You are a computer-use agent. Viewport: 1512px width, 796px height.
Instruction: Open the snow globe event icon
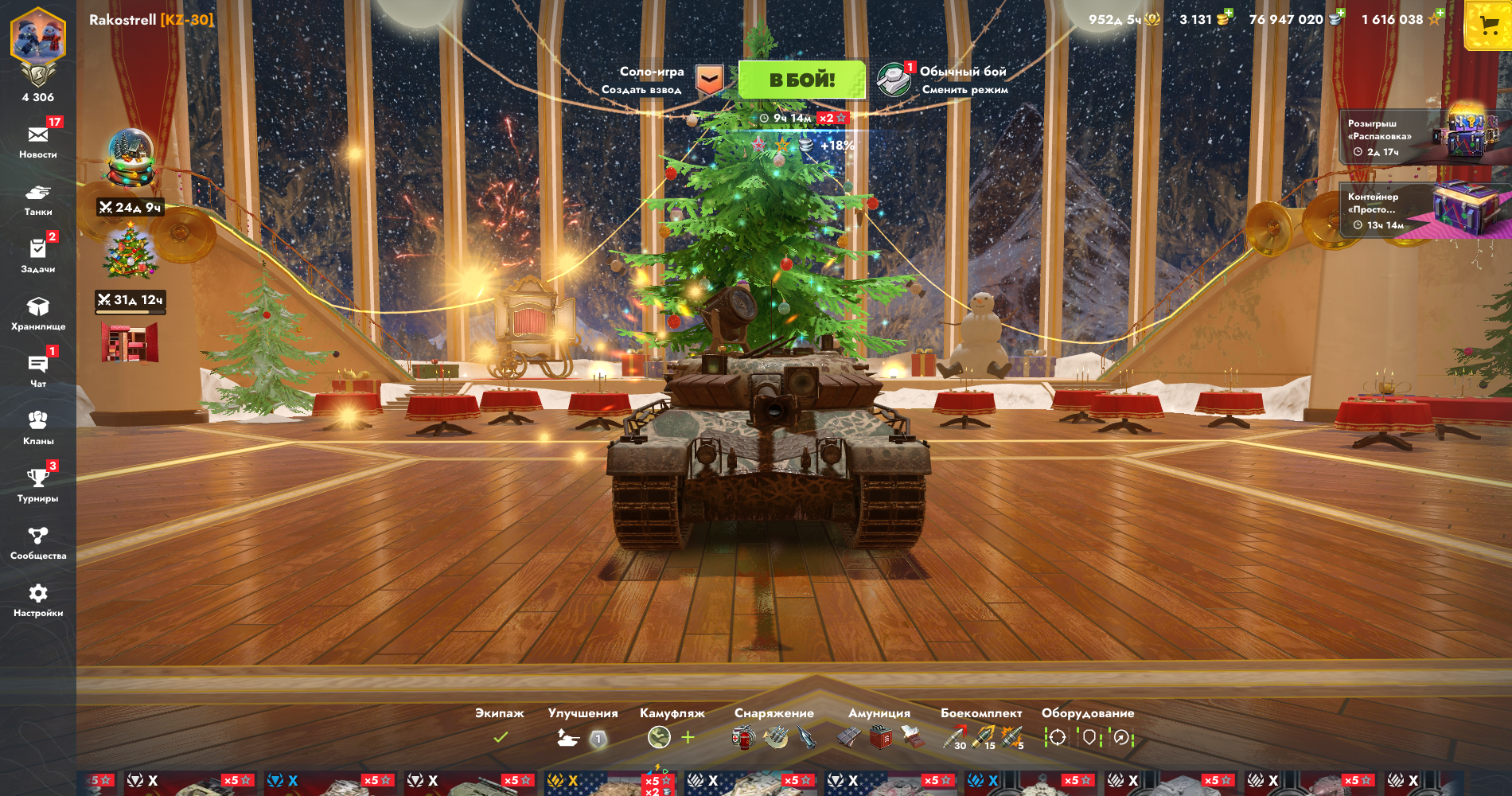(x=131, y=157)
